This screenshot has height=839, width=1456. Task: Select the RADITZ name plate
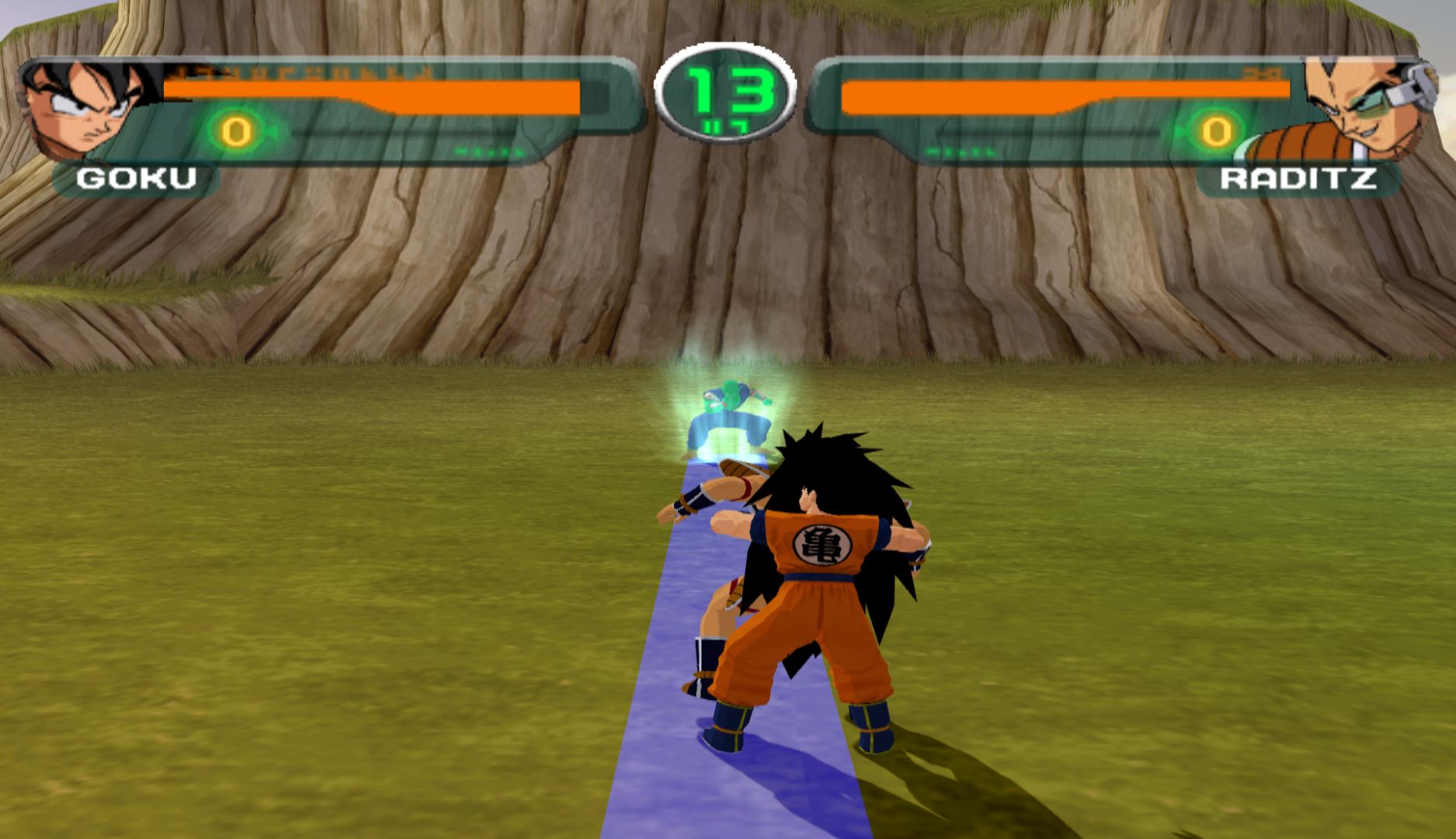[x=1298, y=179]
